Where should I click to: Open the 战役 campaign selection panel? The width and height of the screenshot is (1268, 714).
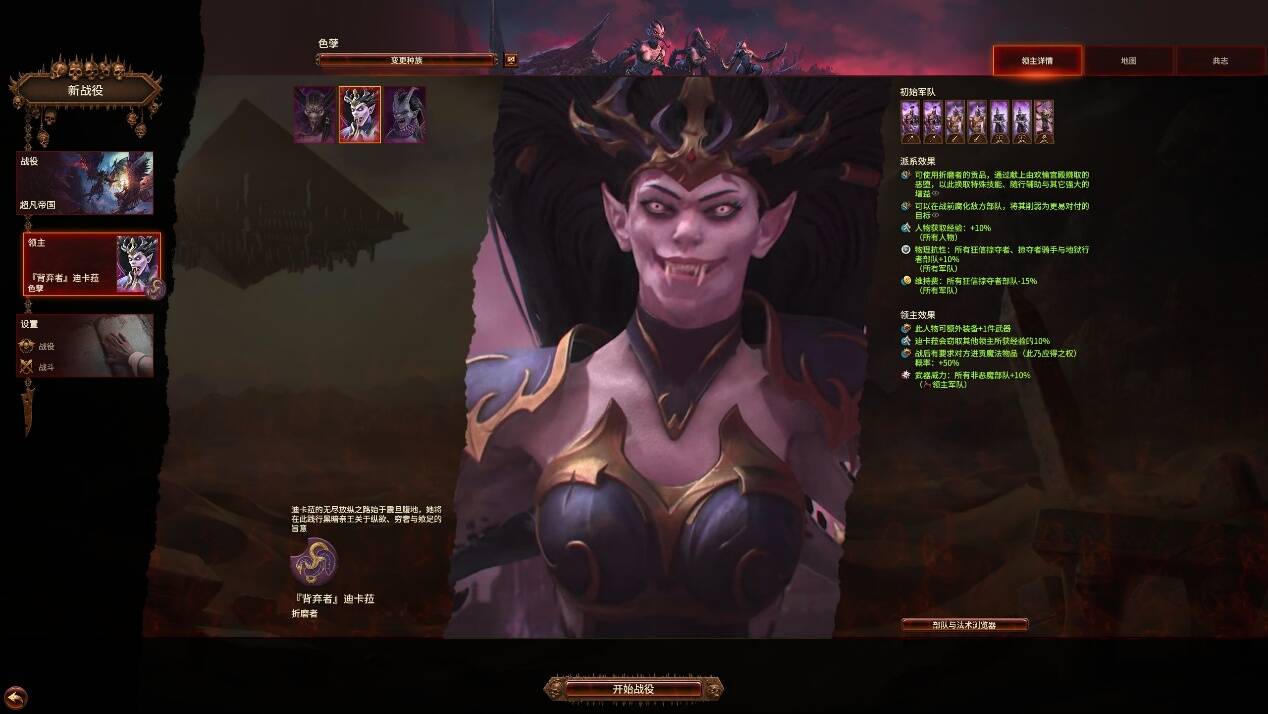pyautogui.click(x=85, y=183)
